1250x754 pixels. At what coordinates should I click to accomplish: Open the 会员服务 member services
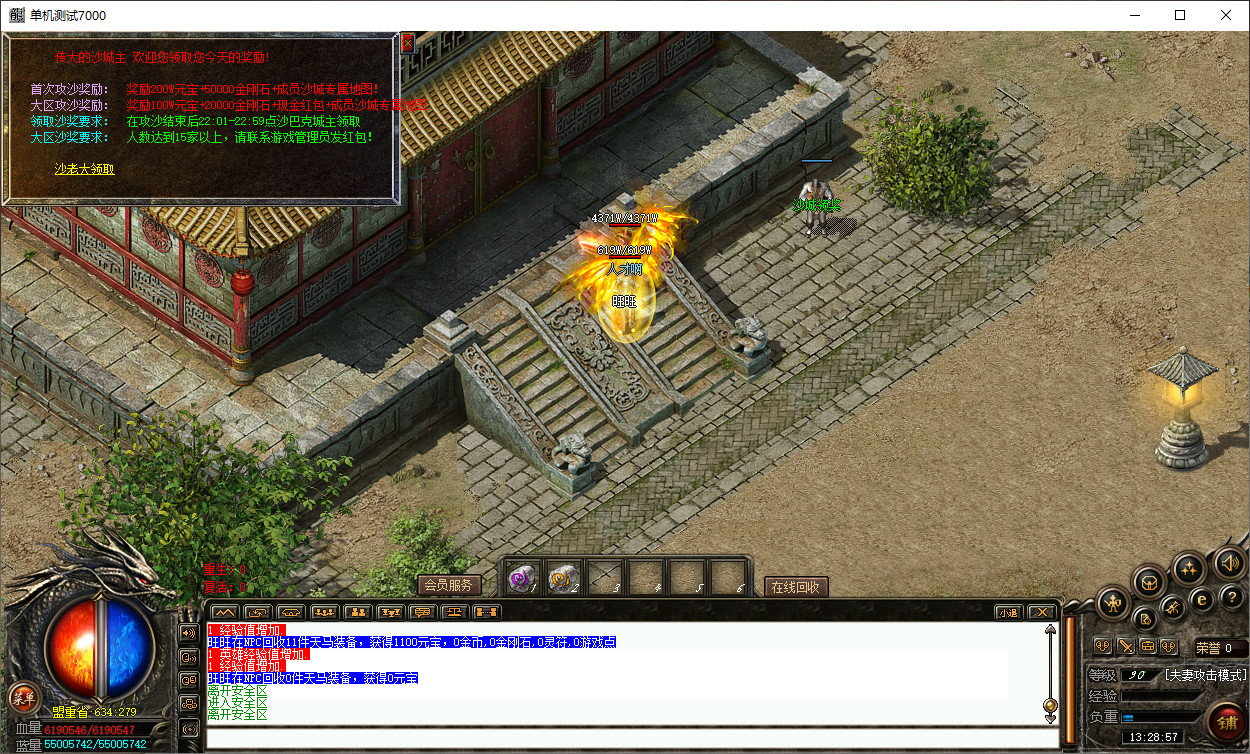(x=447, y=586)
